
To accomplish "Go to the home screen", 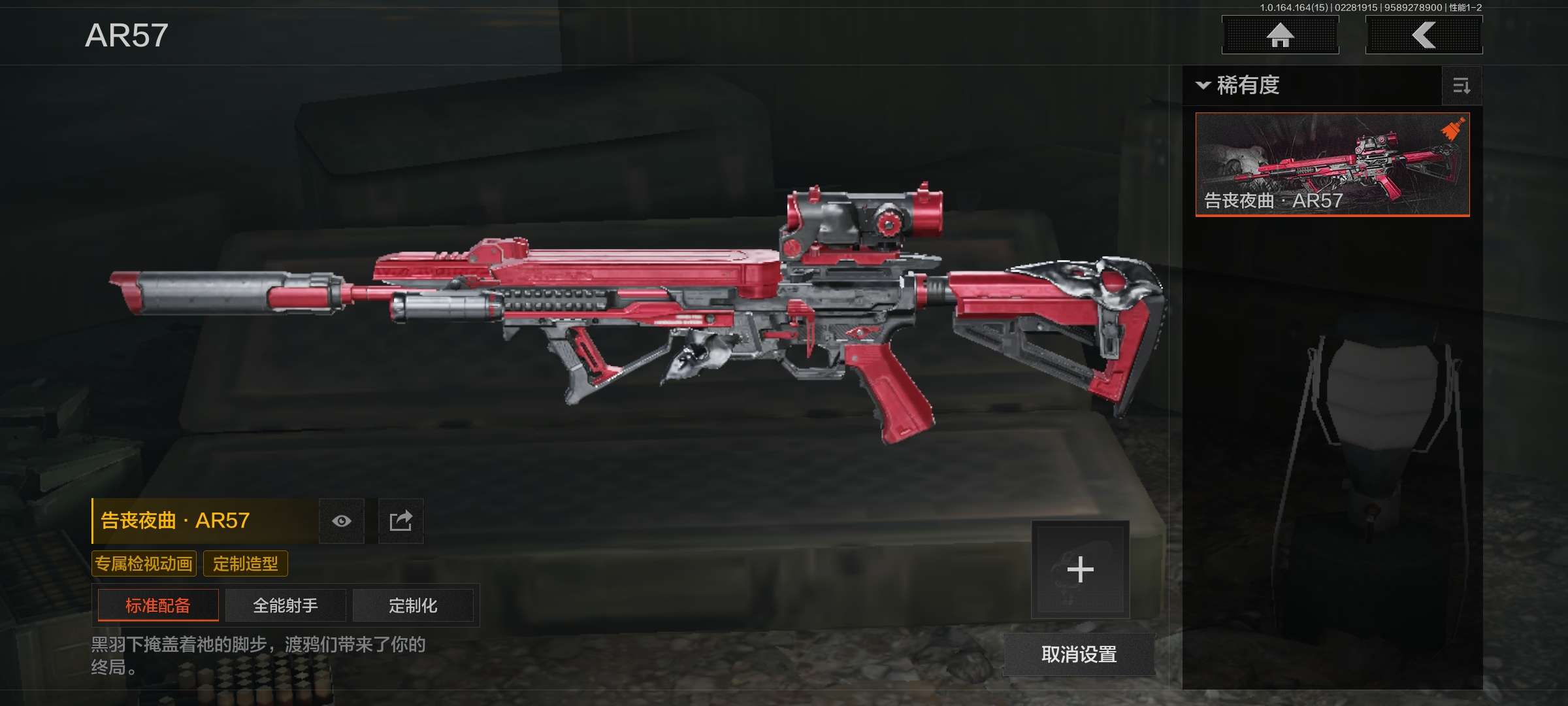I will [x=1280, y=35].
